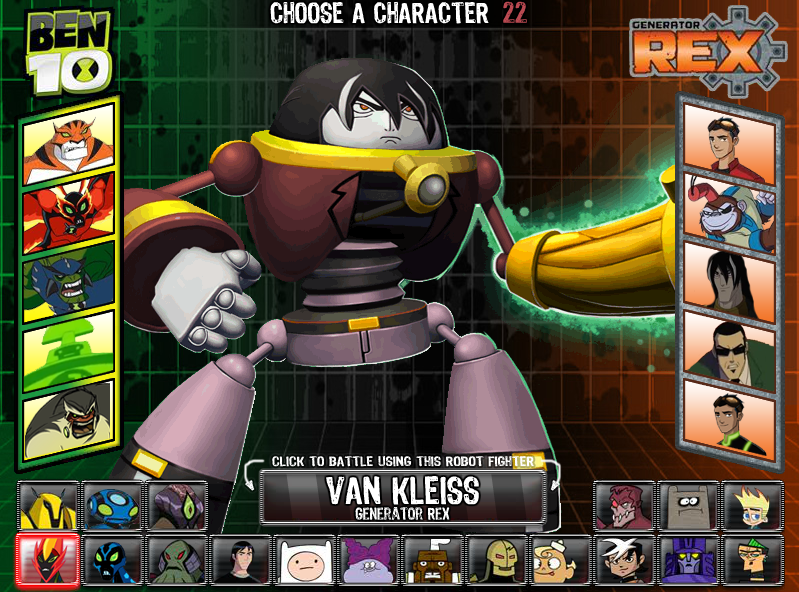Choose the purple one-eyed rock alien
Image resolution: width=799 pixels, height=592 pixels.
pyautogui.click(x=176, y=505)
